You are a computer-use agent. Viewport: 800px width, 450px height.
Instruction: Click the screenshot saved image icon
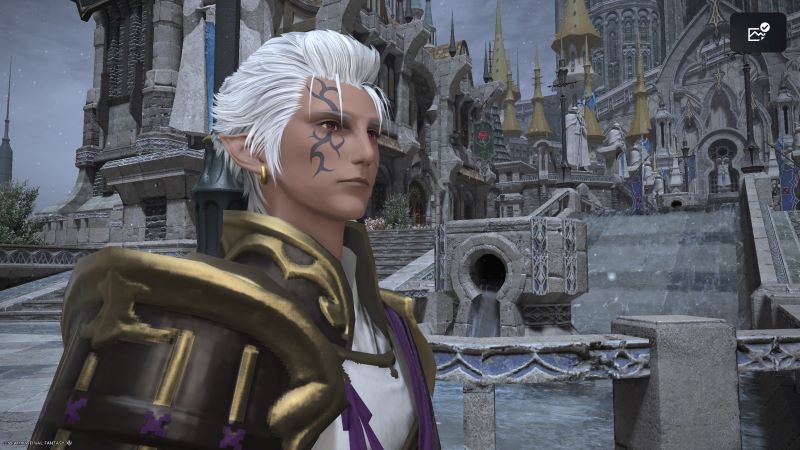pyautogui.click(x=757, y=32)
